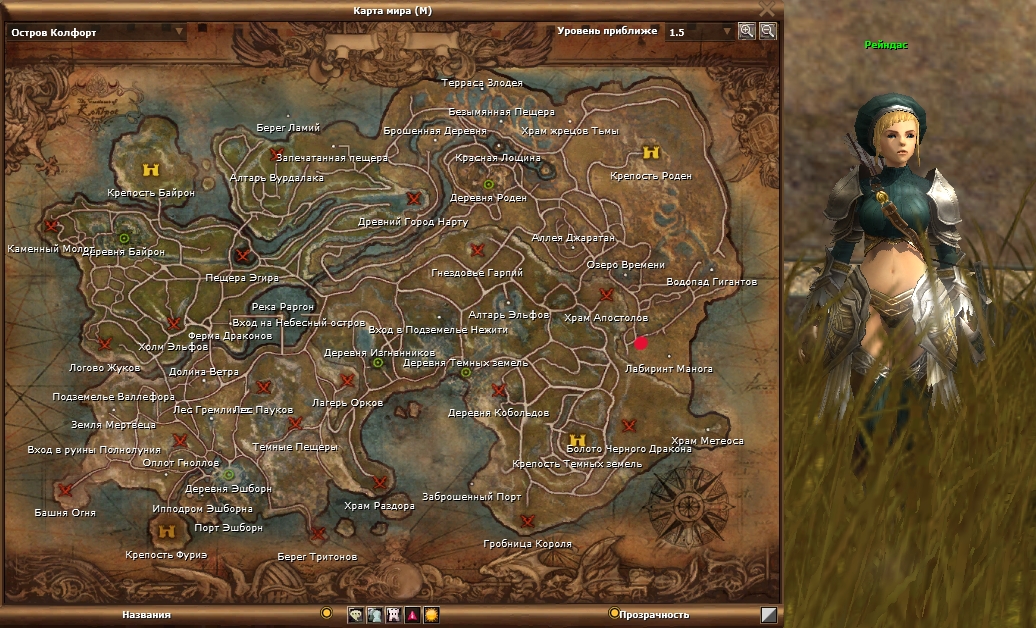This screenshot has height=628, width=1036.
Task: Toggle the Названия names option
Action: point(326,613)
